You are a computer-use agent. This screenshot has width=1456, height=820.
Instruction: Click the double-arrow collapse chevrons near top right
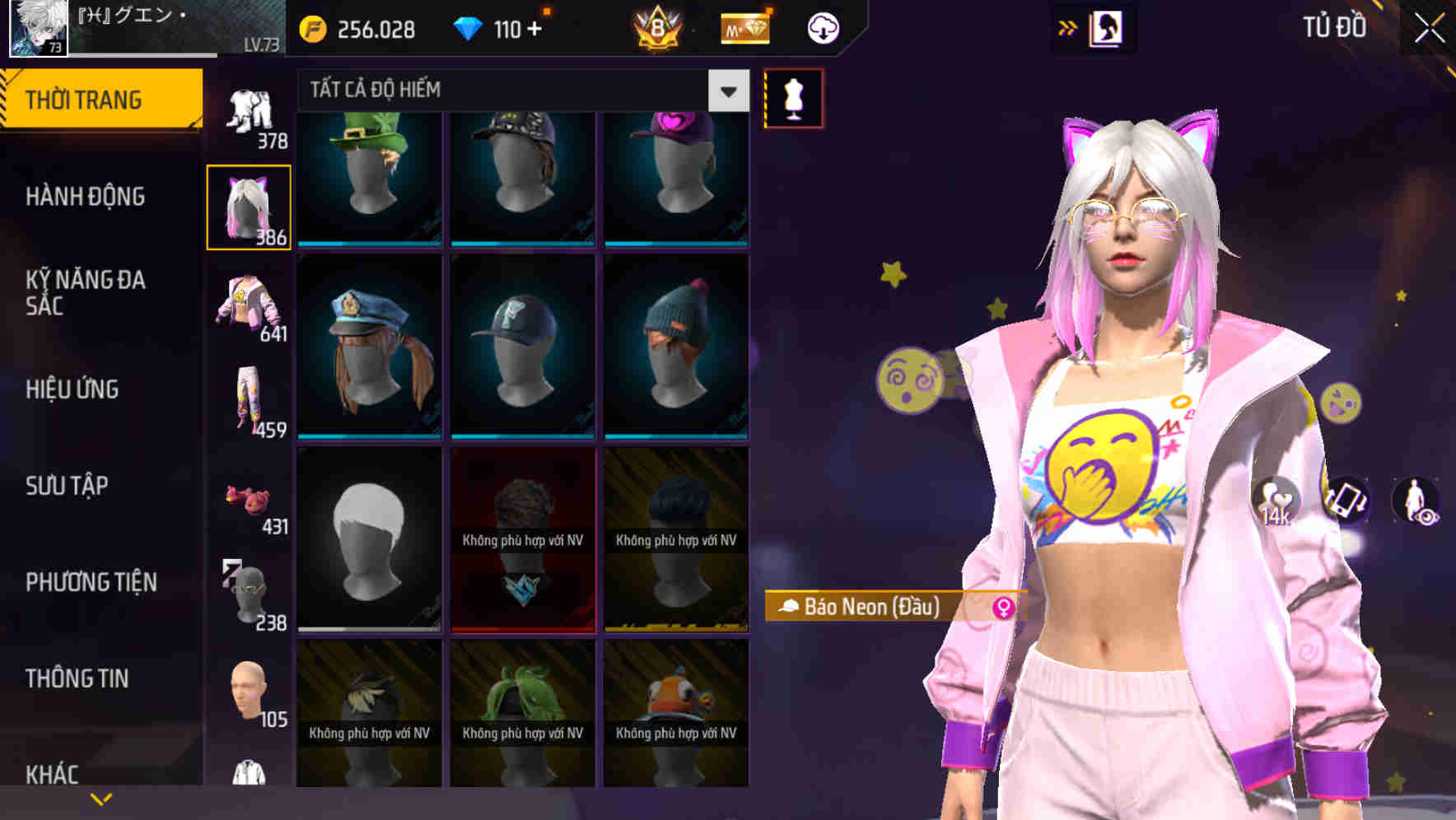point(1068,27)
